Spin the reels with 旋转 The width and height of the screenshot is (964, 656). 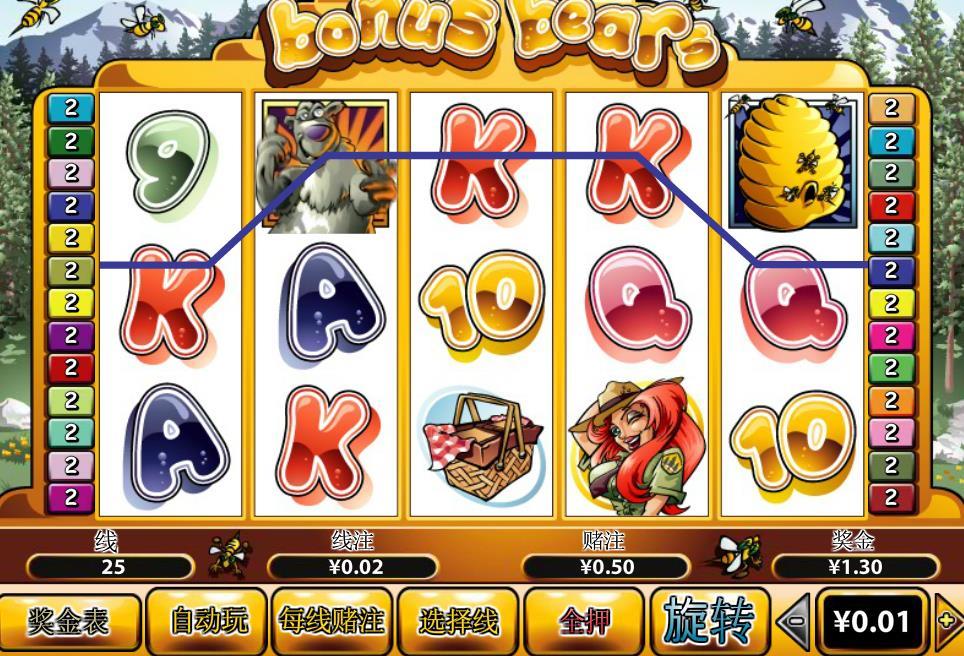(x=709, y=622)
